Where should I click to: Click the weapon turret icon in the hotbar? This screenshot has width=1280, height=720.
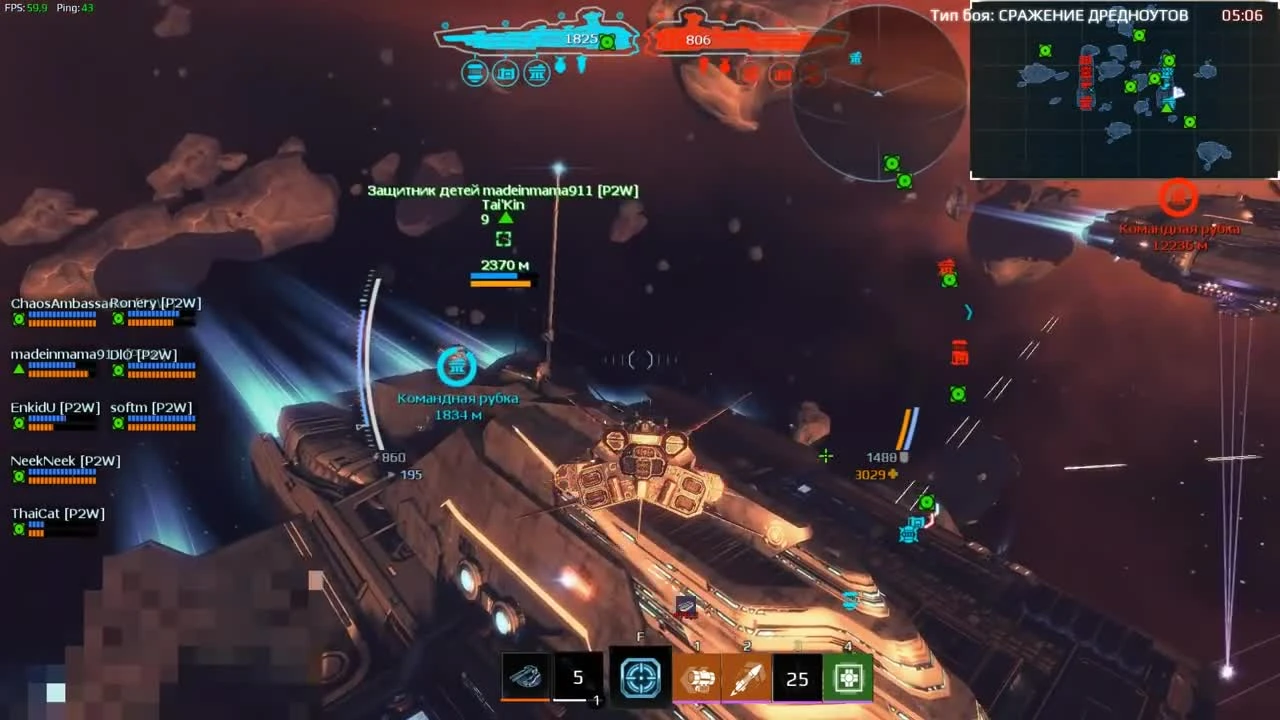tap(527, 677)
